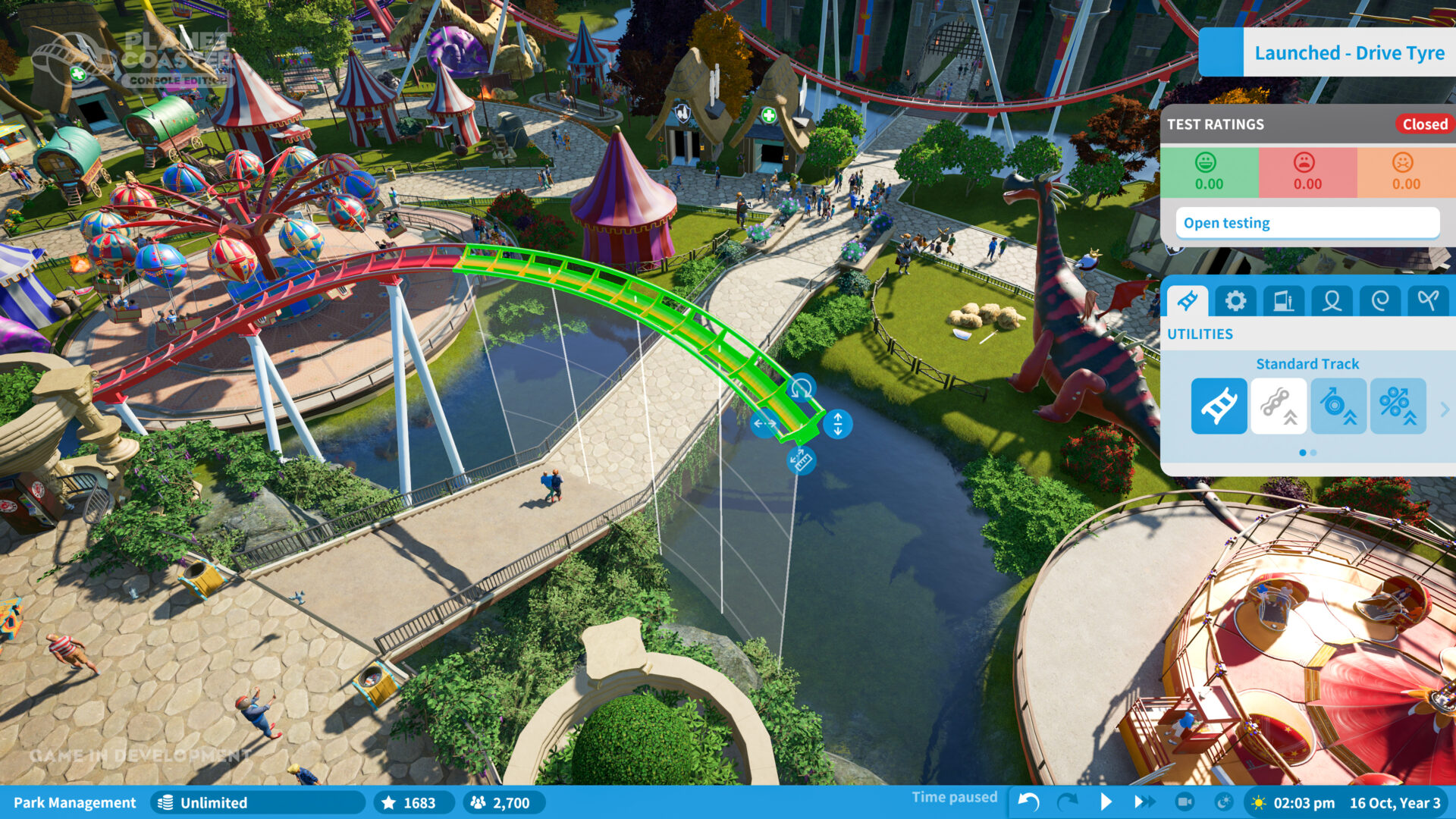Image resolution: width=1456 pixels, height=819 pixels.
Task: Open the coaster track editor tab
Action: 1188,300
